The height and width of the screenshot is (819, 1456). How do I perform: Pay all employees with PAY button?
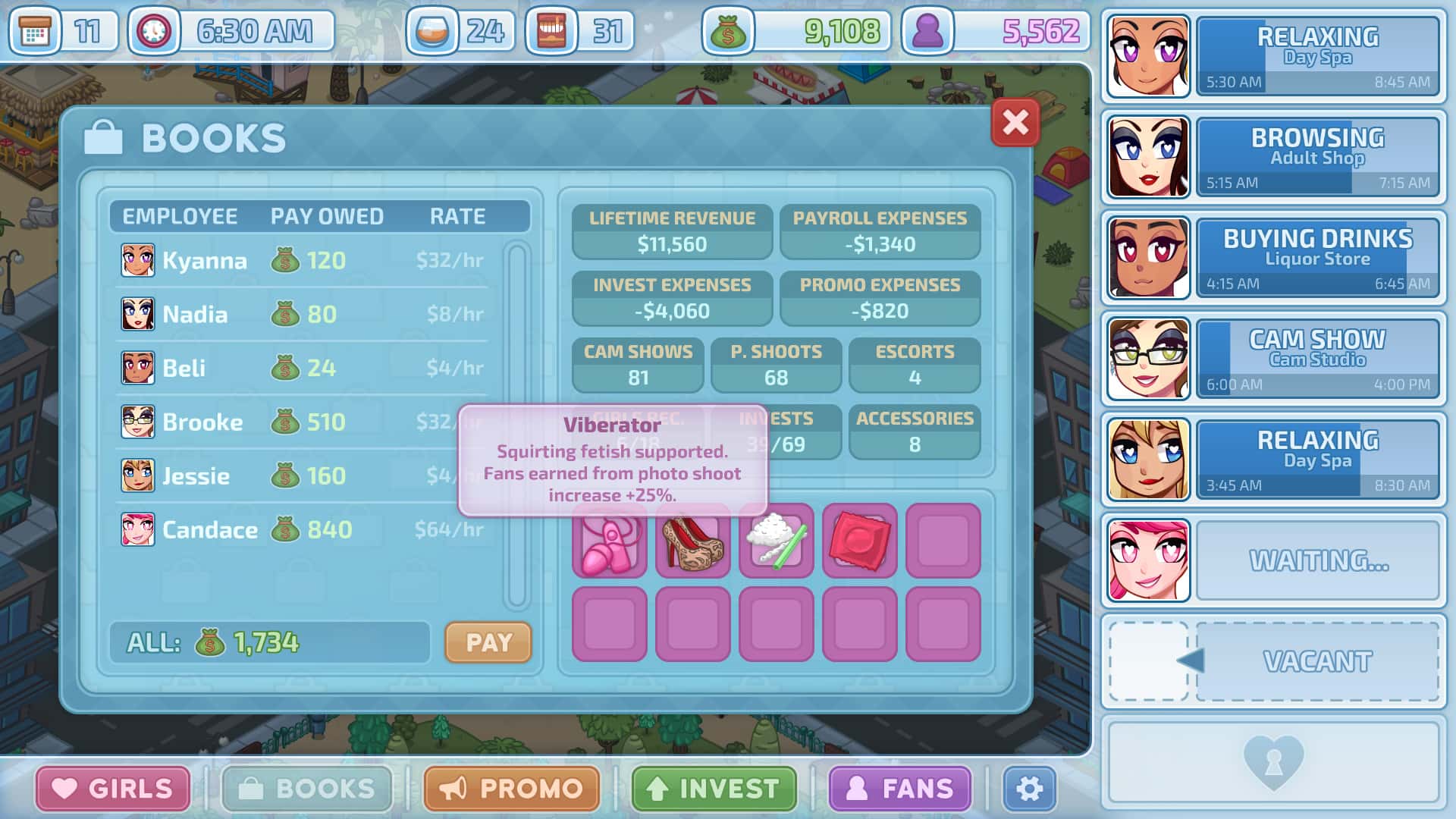tap(488, 642)
